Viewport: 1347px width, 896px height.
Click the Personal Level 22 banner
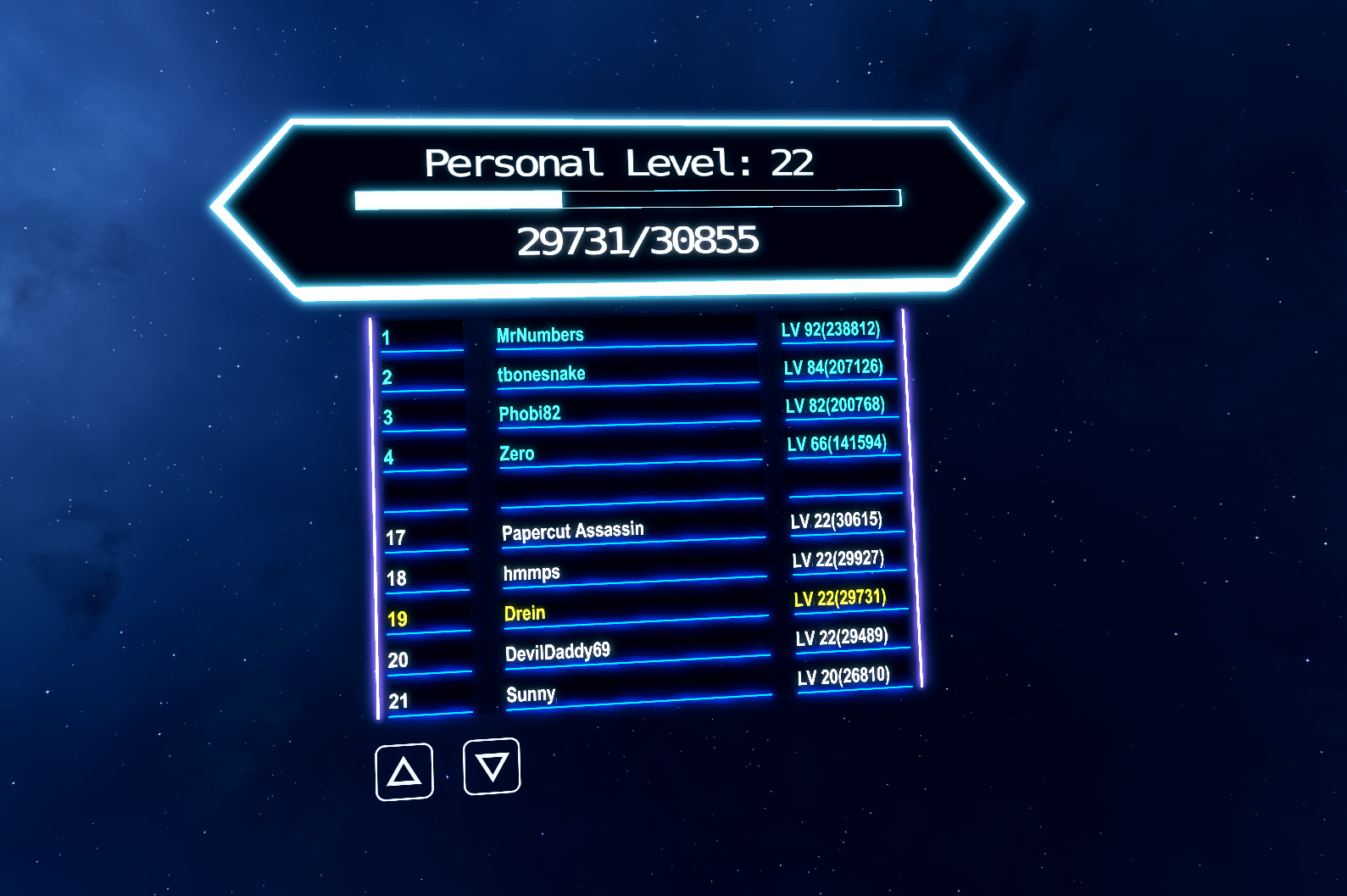coord(618,164)
